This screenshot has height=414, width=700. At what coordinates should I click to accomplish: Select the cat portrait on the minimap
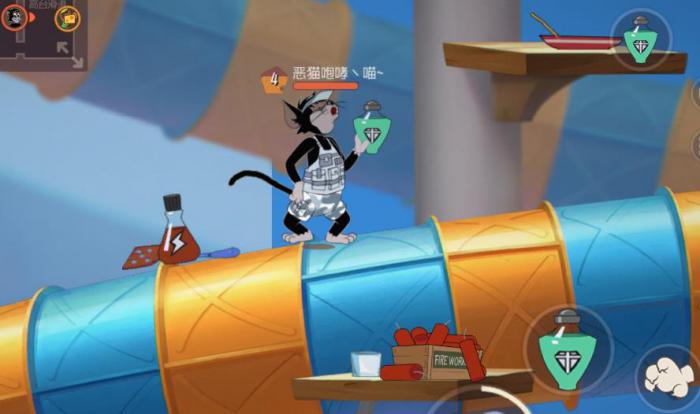point(15,17)
